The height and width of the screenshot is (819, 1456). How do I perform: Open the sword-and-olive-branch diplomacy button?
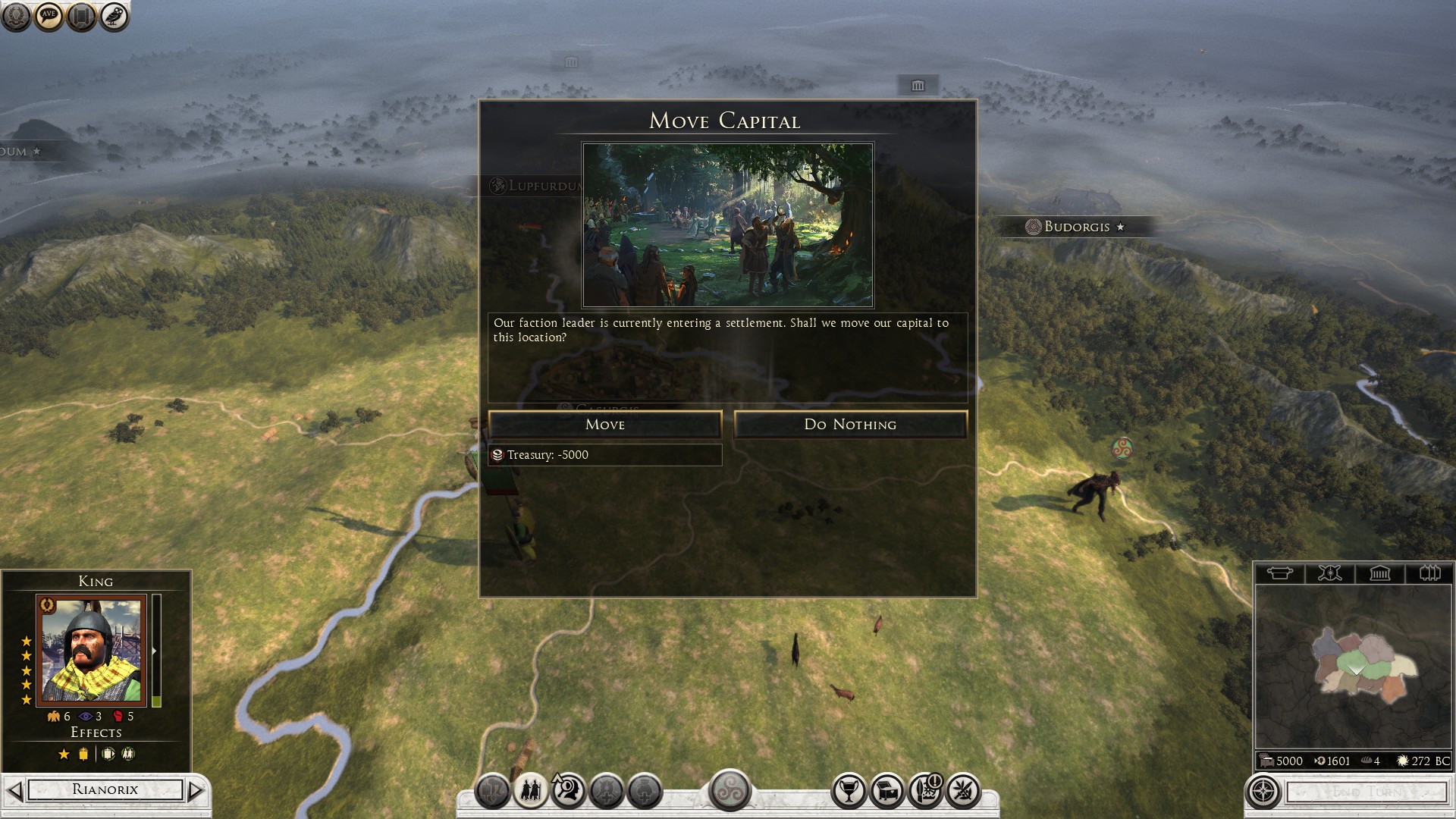[963, 791]
